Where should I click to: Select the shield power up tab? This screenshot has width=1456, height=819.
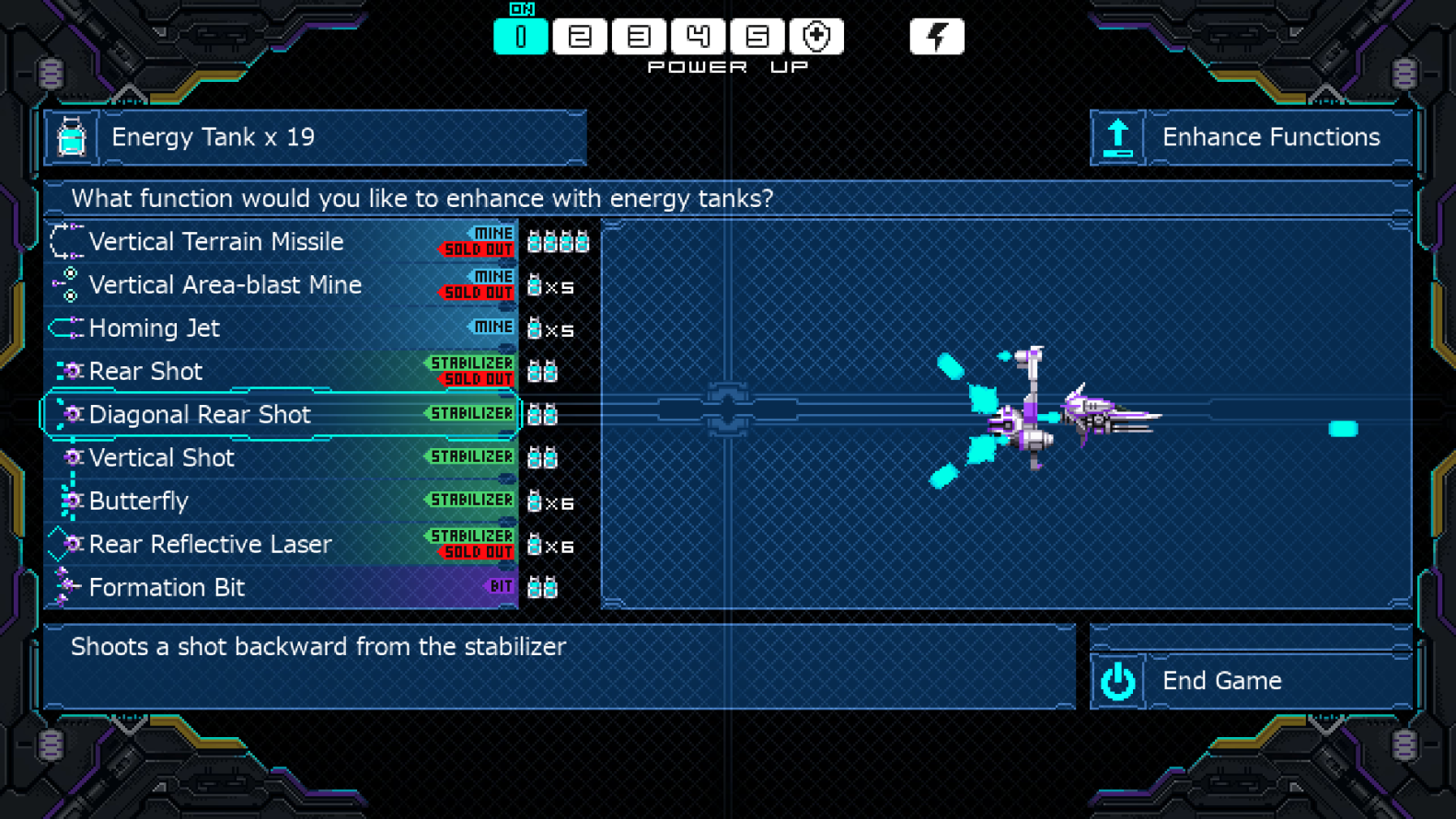(x=816, y=37)
